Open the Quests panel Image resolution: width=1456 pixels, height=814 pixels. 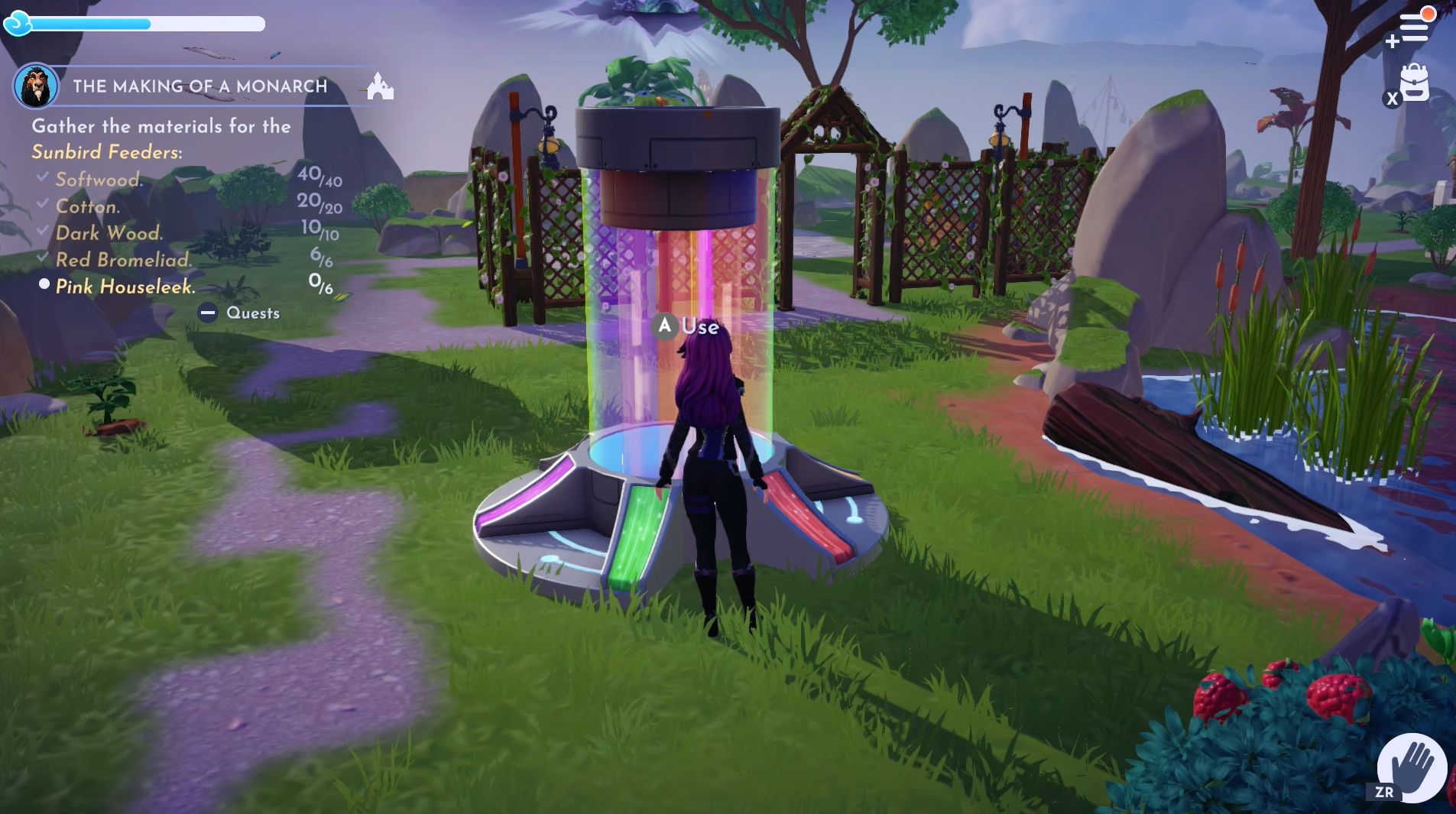click(253, 313)
